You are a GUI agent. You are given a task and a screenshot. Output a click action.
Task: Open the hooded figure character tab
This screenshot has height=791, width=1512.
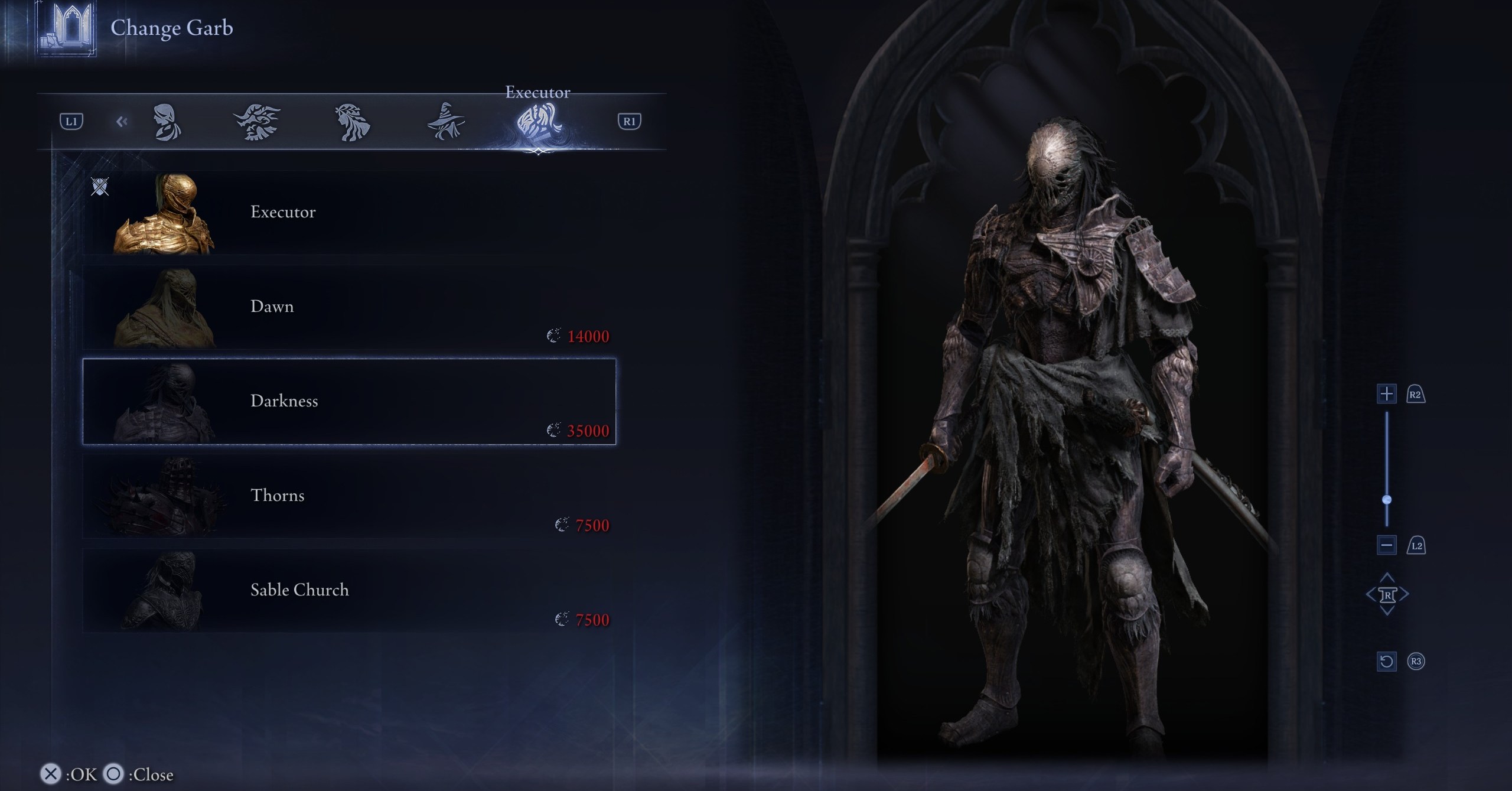click(x=167, y=122)
